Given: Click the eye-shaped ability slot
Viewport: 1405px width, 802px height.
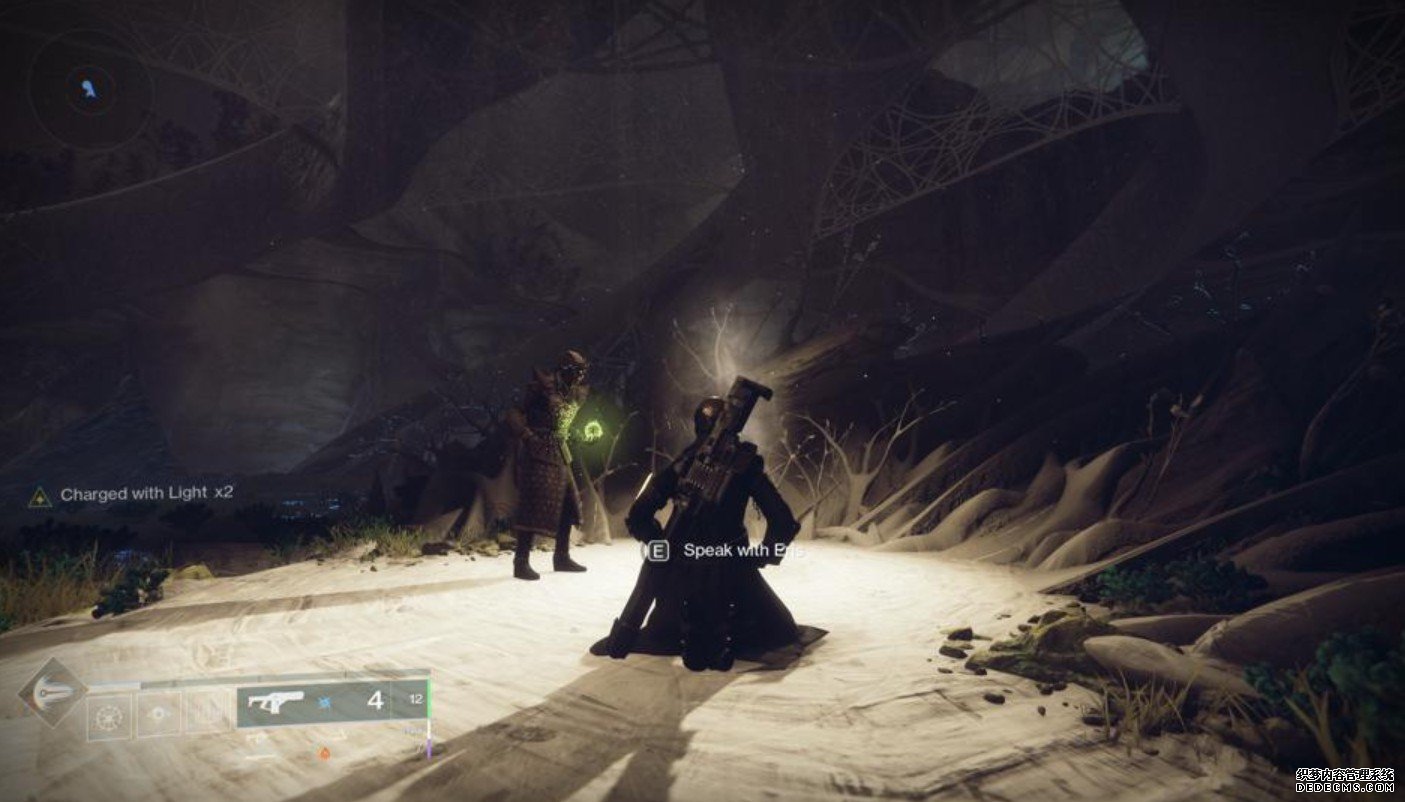Looking at the screenshot, I should [159, 717].
